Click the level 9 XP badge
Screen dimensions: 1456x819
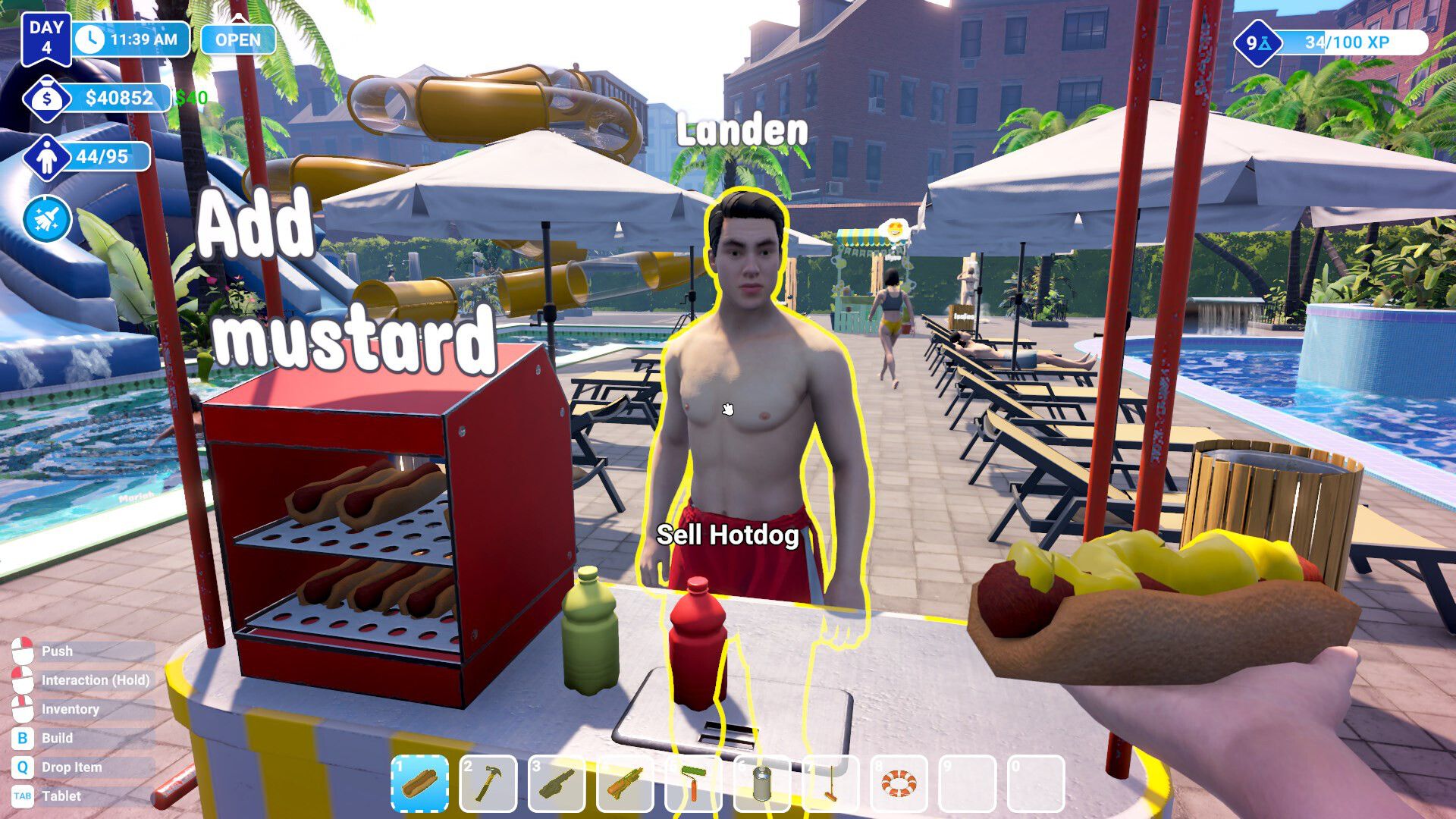(1257, 43)
